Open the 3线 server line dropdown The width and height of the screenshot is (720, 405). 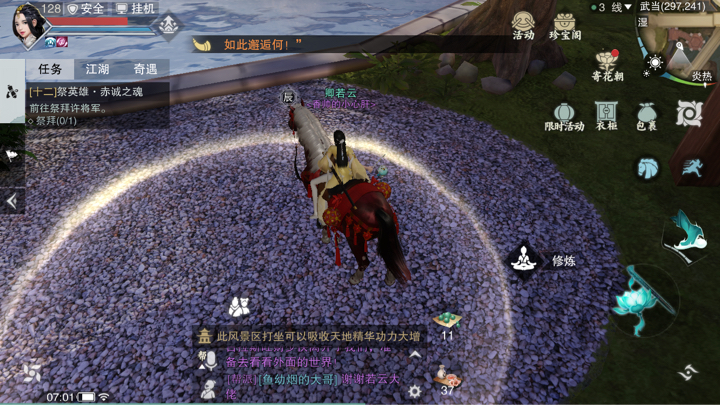tap(614, 7)
